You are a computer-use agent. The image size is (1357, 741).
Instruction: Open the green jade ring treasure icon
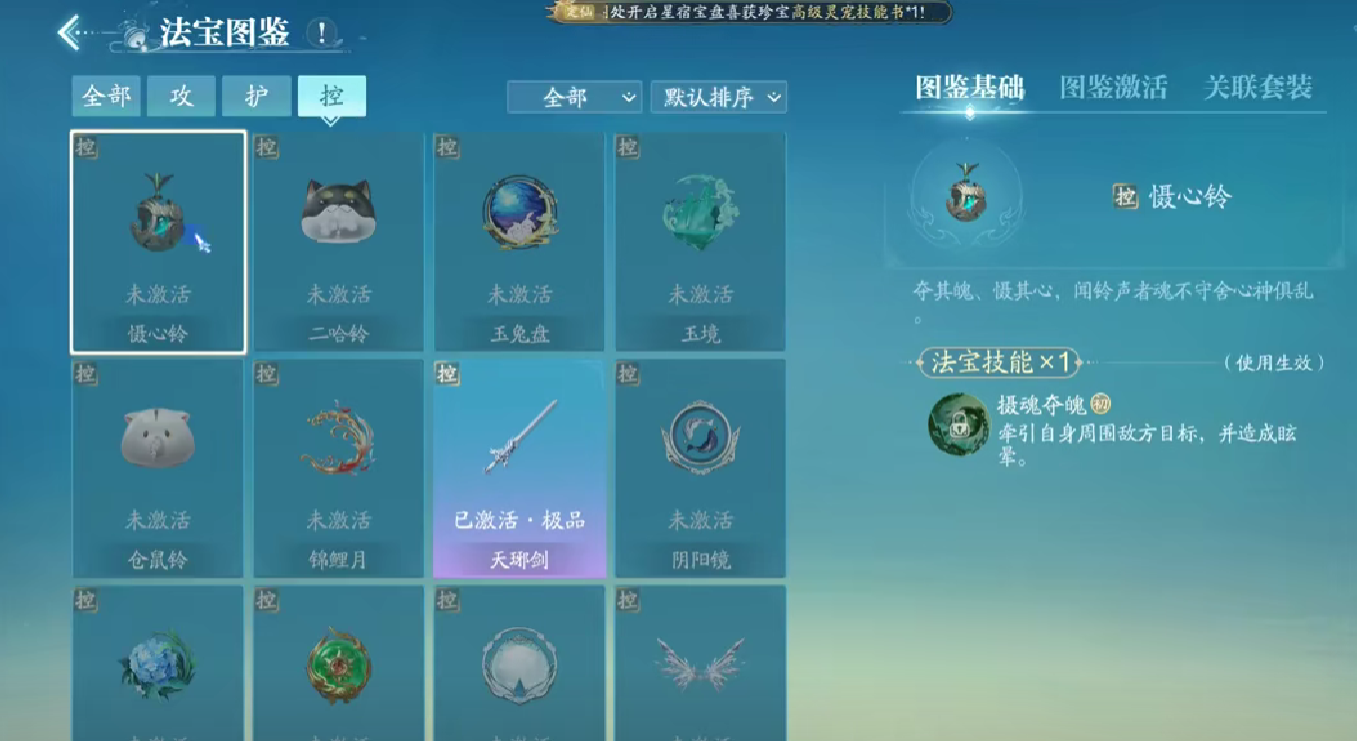point(338,665)
